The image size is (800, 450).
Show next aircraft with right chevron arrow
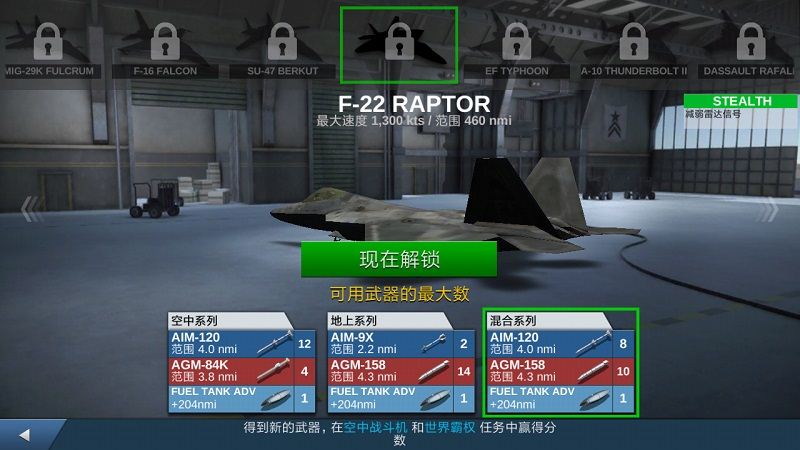[x=769, y=209]
